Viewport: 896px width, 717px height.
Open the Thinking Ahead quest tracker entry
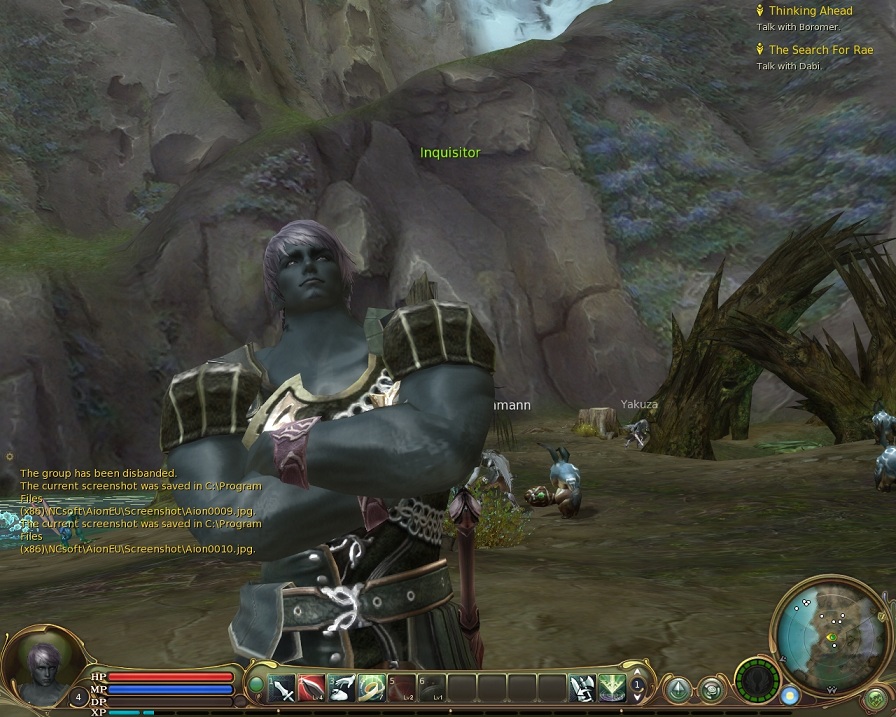coord(810,11)
